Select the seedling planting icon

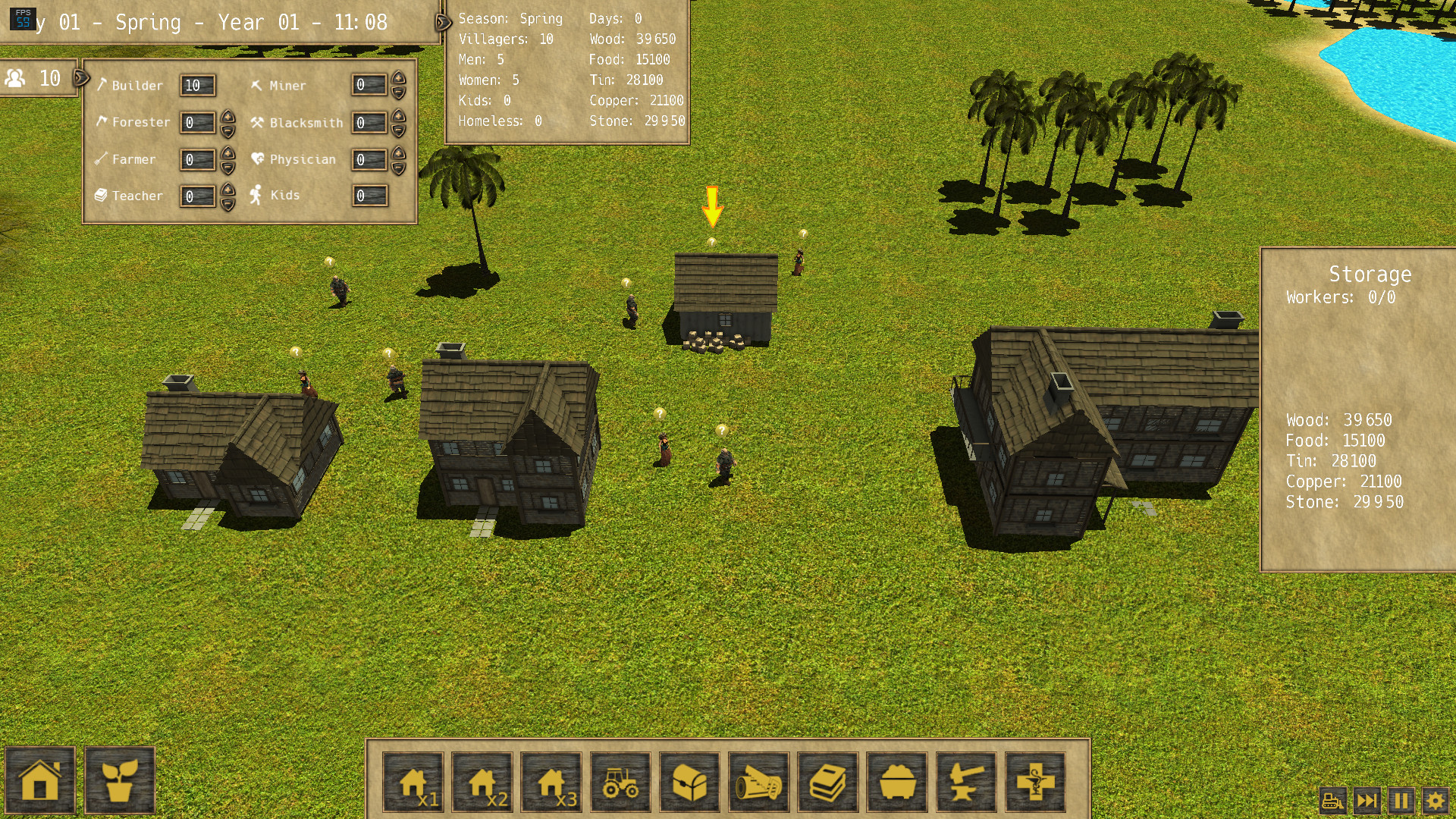coord(121,783)
